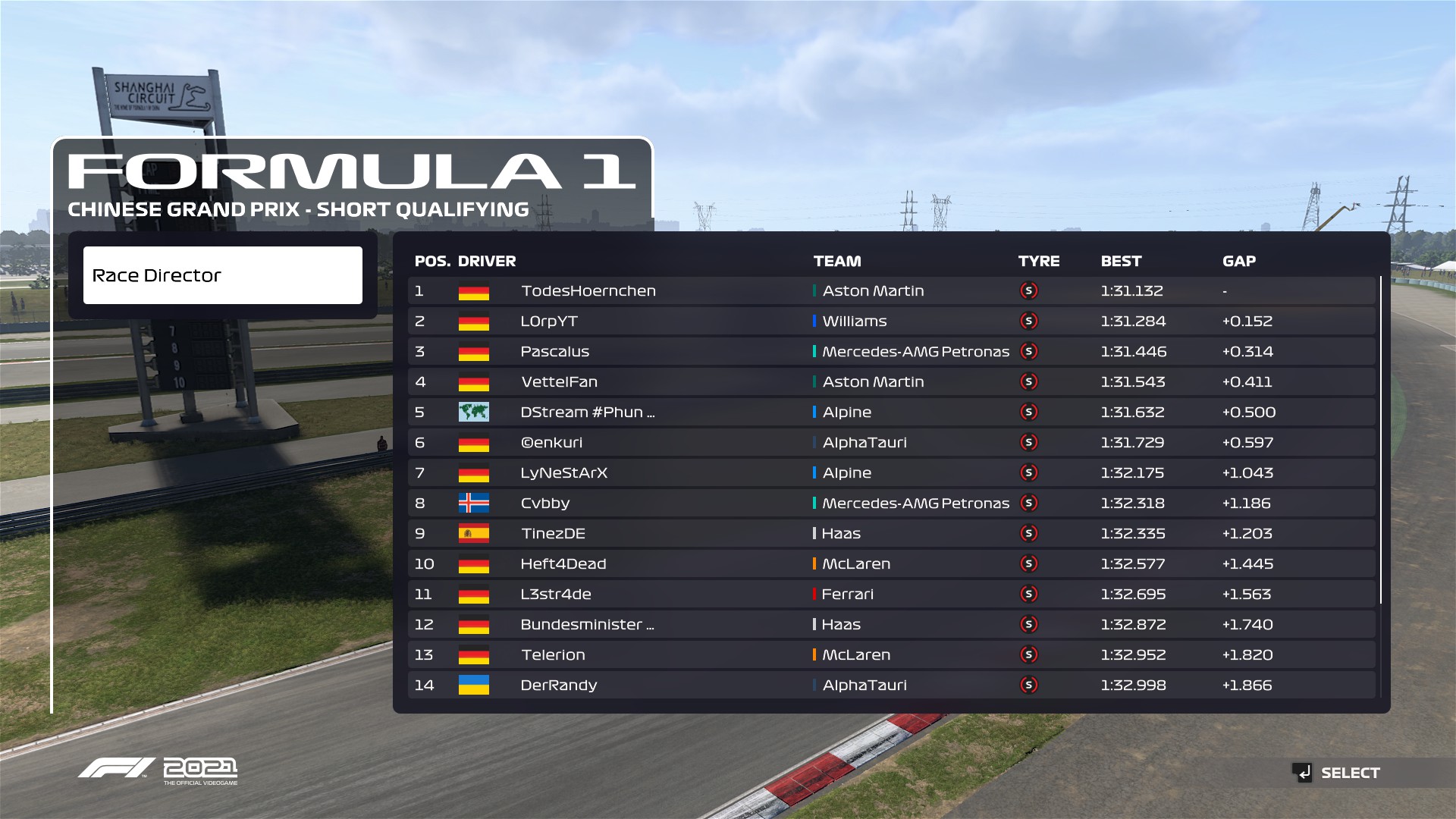Screen dimensions: 1456x819
Task: Highlight the TinezDE Haas row
Action: point(553,534)
